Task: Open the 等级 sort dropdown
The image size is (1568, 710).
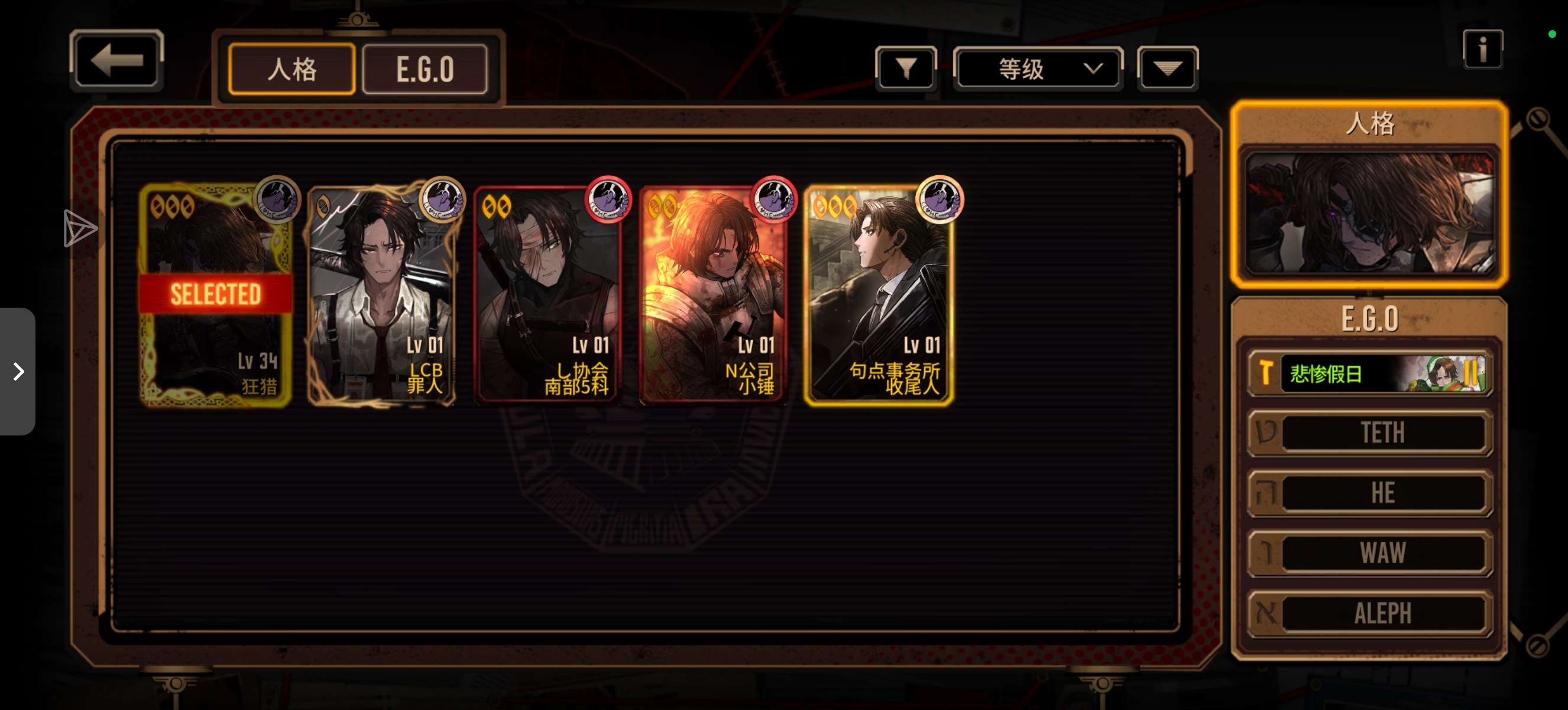Action: click(x=1037, y=68)
